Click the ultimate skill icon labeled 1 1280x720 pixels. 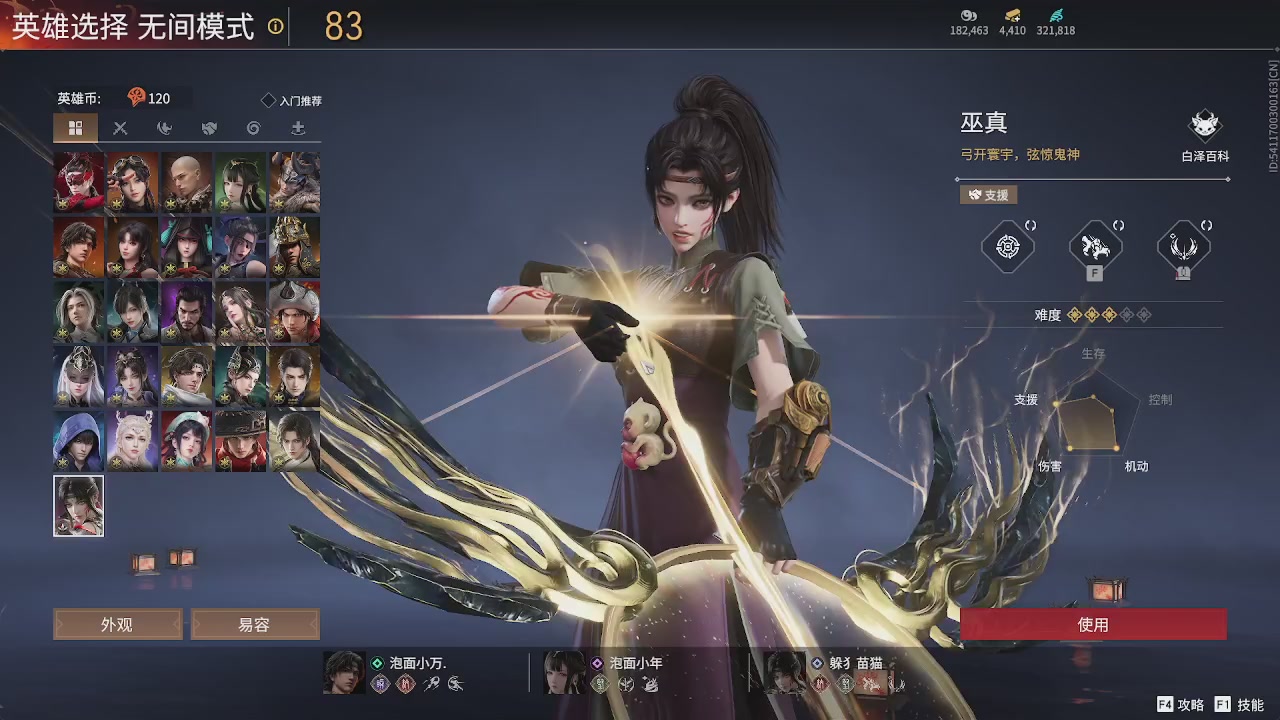tap(1184, 245)
